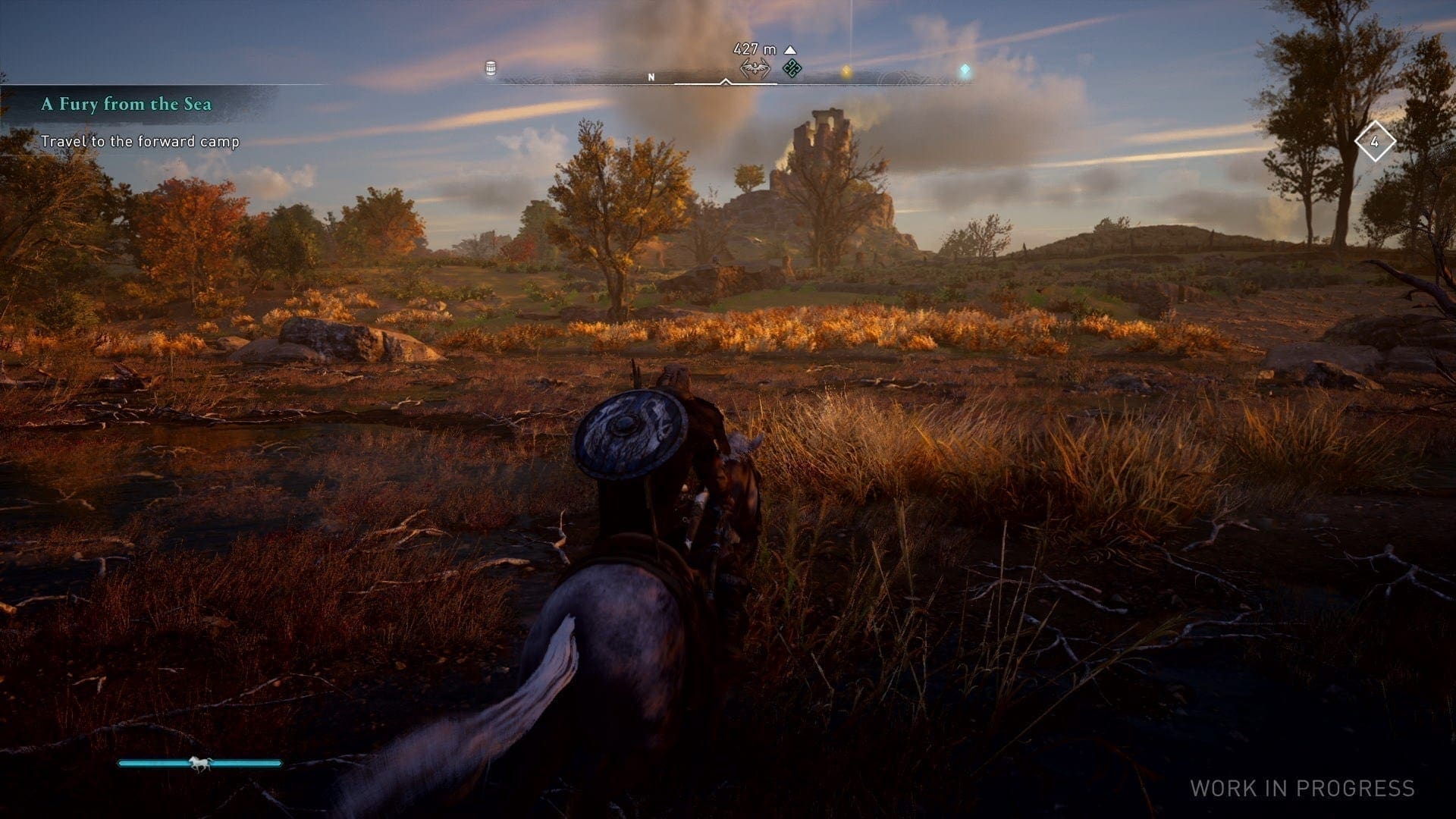Select the green knot quest marker on the compass

click(792, 69)
